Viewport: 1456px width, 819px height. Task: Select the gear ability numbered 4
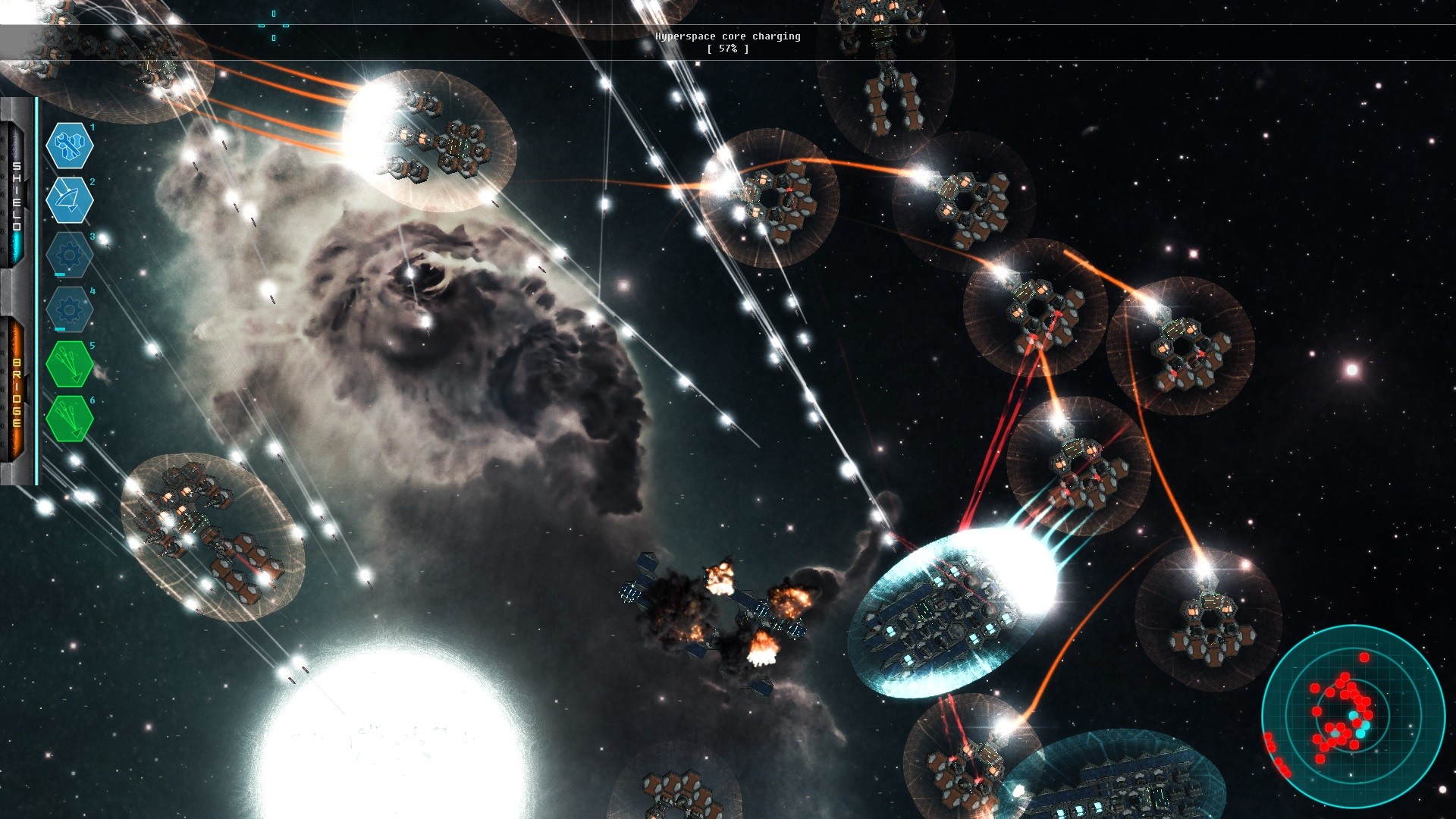(70, 309)
